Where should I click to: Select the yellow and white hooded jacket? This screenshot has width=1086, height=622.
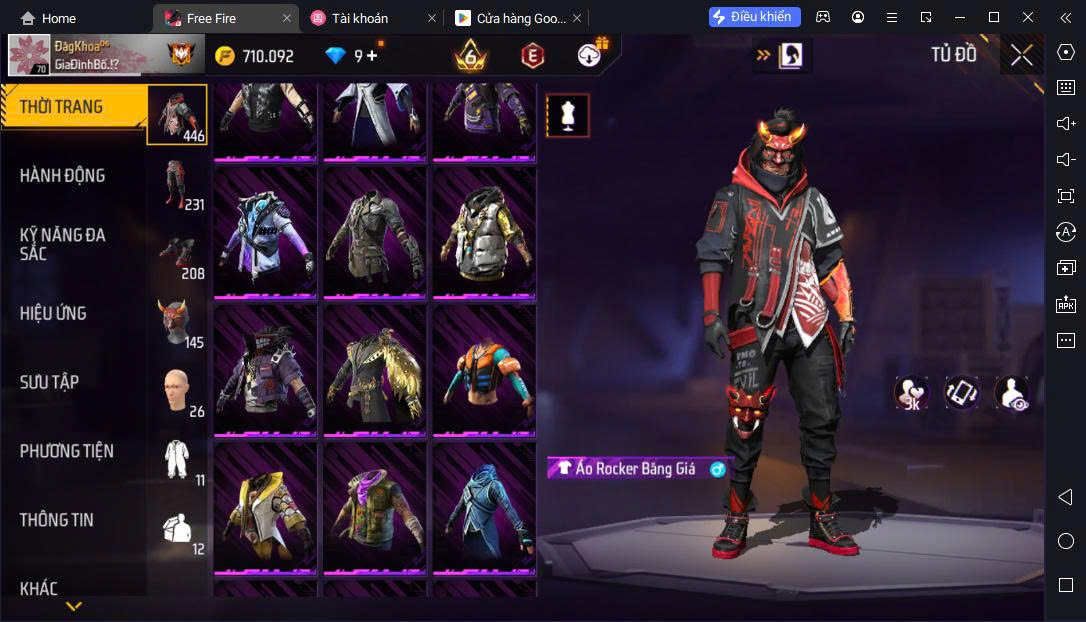tap(265, 509)
